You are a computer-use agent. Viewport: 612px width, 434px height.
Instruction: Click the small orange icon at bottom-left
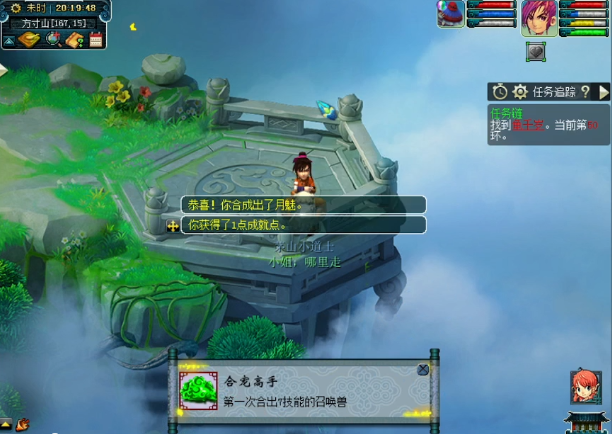pyautogui.click(x=22, y=424)
